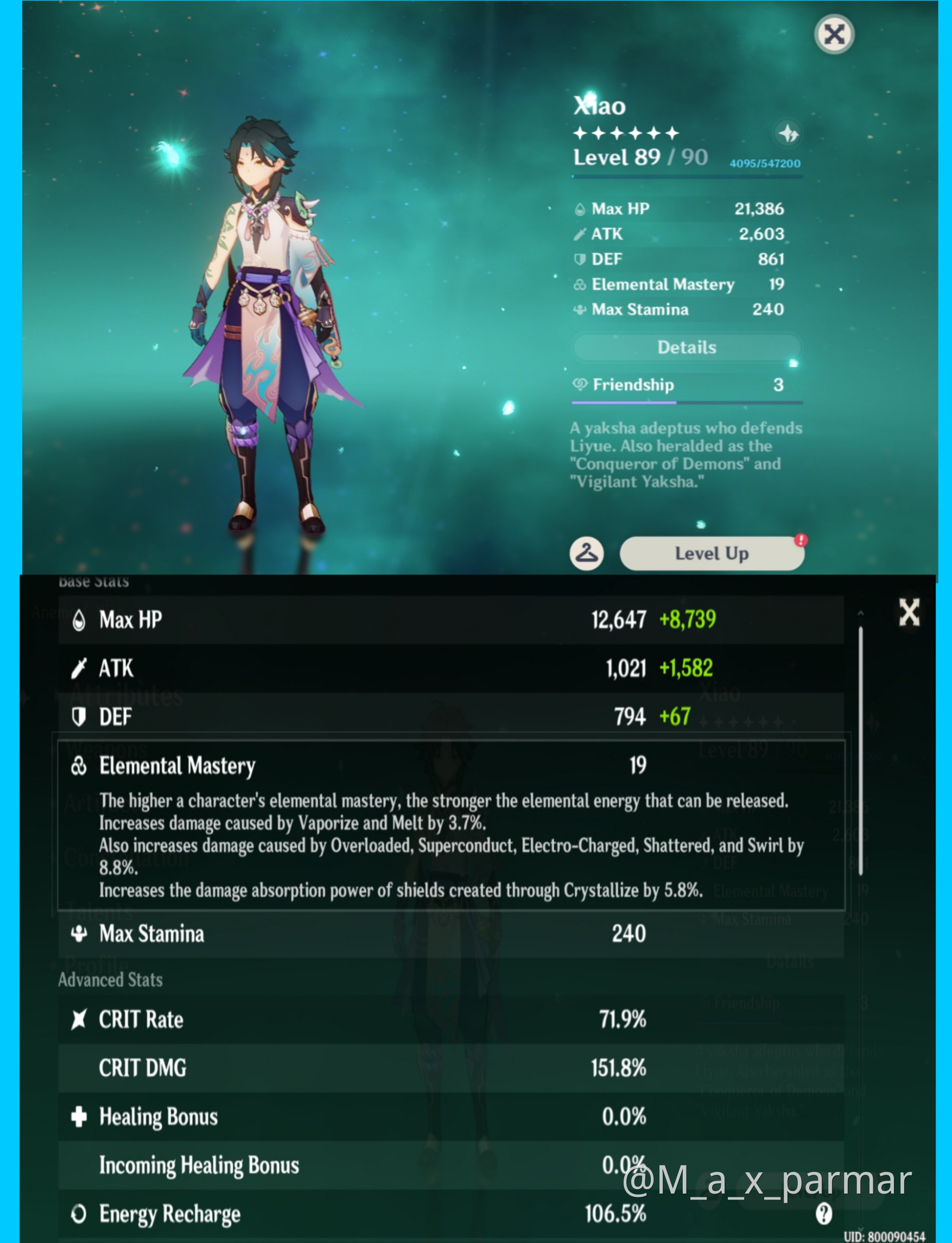952x1243 pixels.
Task: Click the DEF shield icon
Action: coord(80,716)
